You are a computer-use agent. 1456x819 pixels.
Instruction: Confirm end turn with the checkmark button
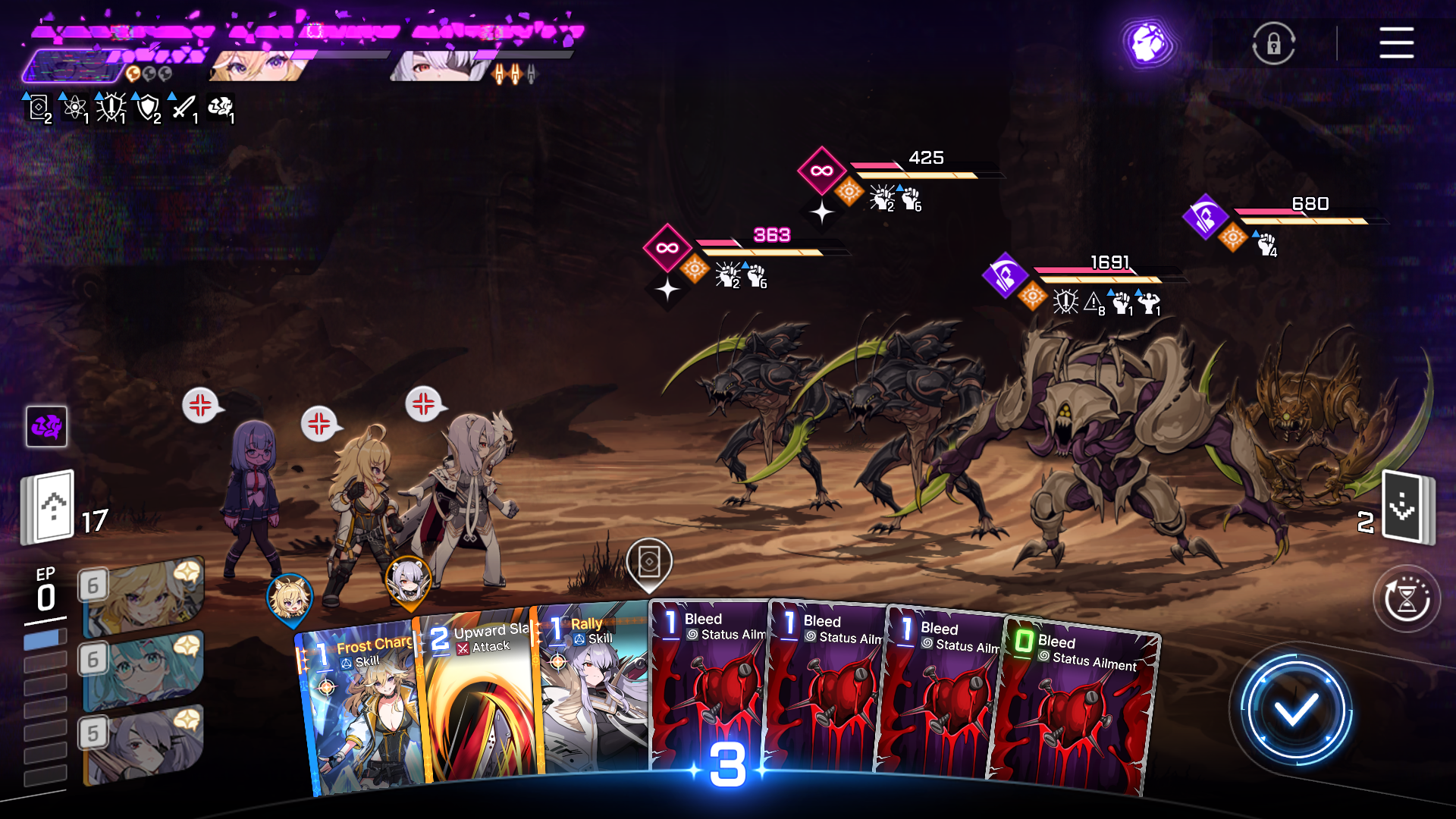point(1295,711)
